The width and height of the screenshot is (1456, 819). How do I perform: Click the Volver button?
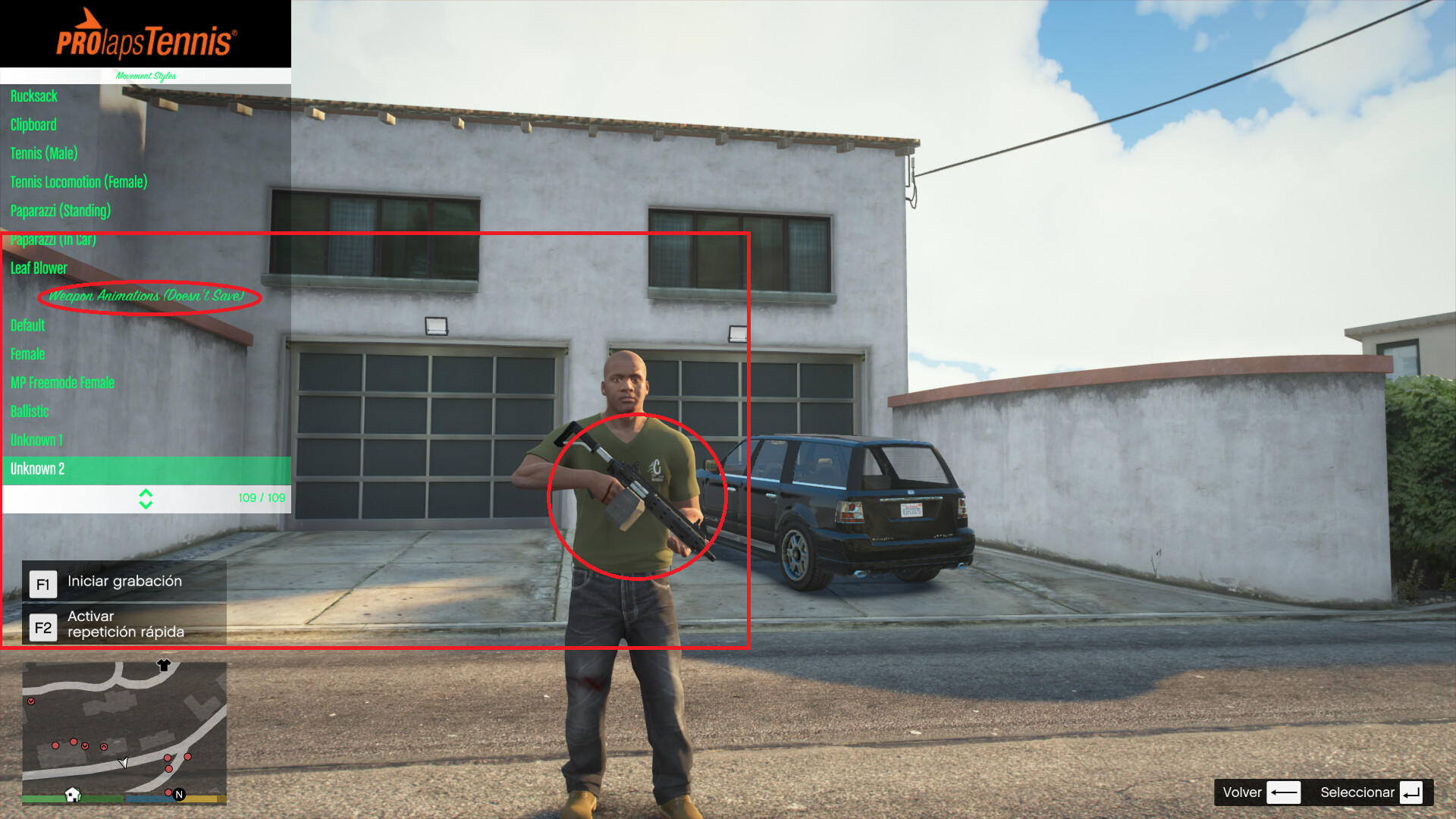tap(1242, 792)
